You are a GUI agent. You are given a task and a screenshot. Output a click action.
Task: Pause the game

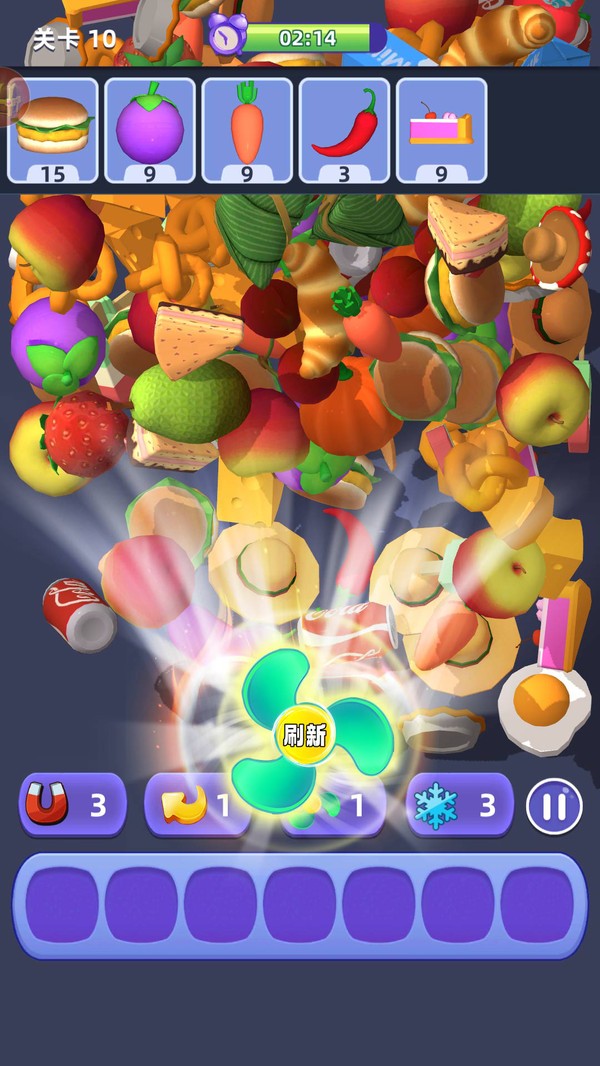[x=554, y=805]
